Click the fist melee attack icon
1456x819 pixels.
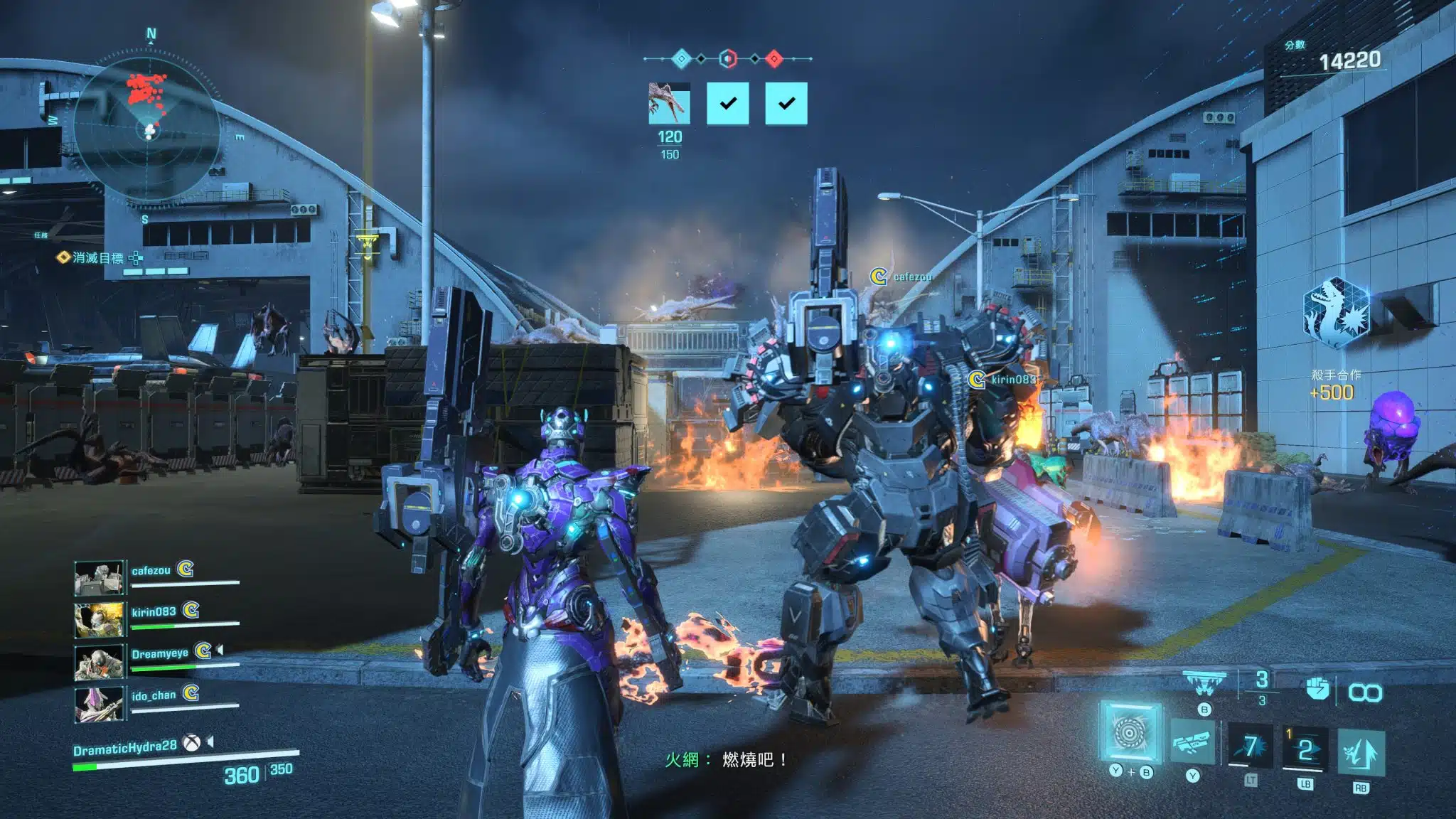tap(1317, 689)
